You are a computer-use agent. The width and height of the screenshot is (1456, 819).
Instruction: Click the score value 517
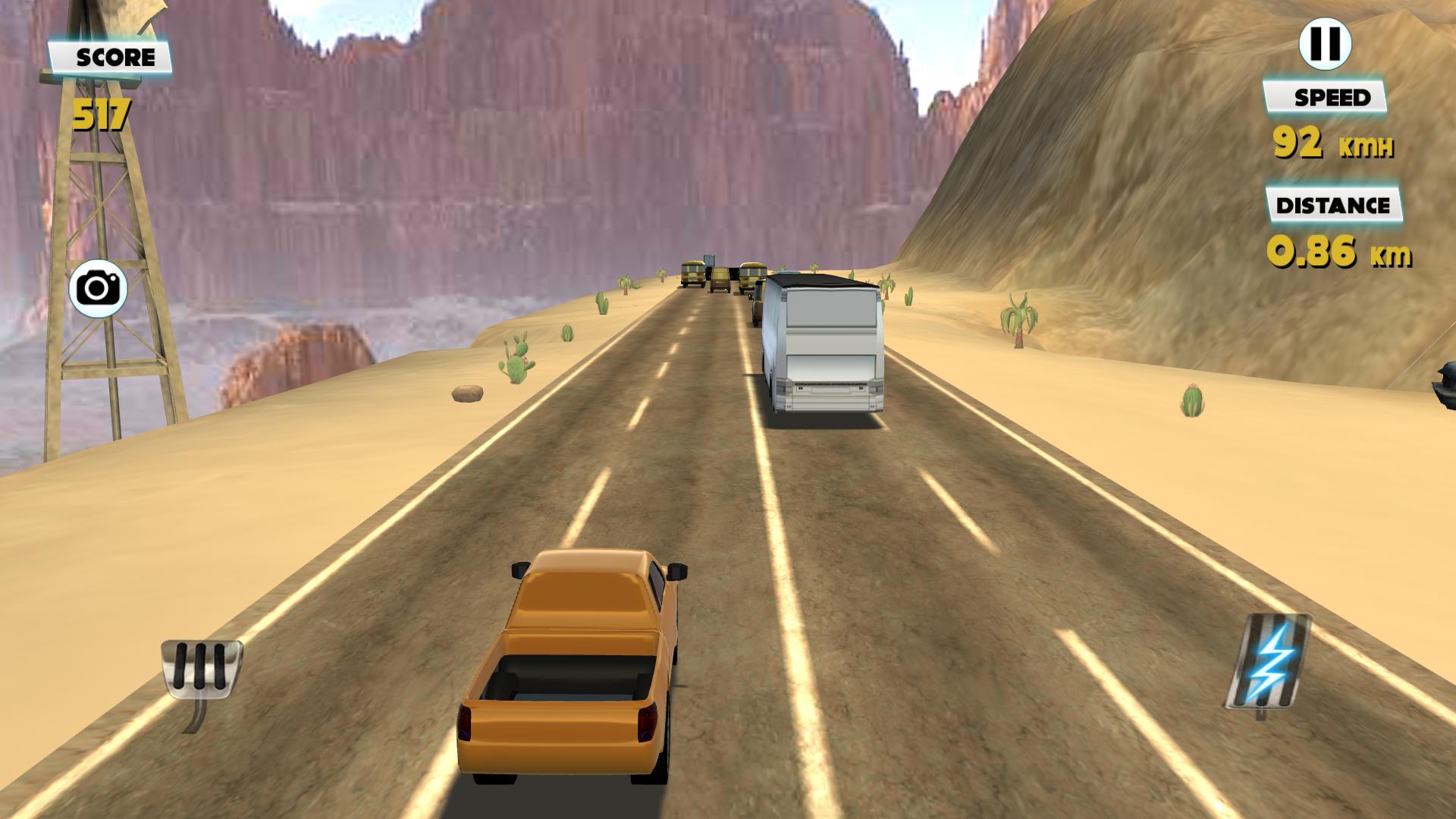click(x=101, y=115)
